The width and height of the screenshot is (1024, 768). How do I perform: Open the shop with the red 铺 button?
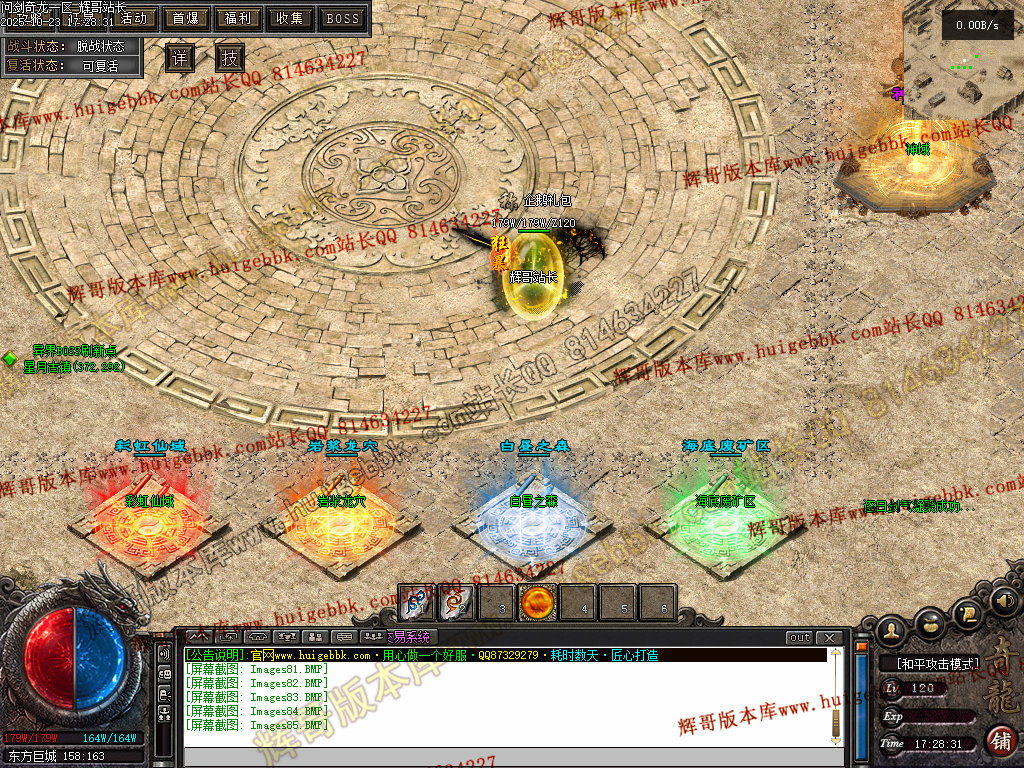(x=1000, y=741)
